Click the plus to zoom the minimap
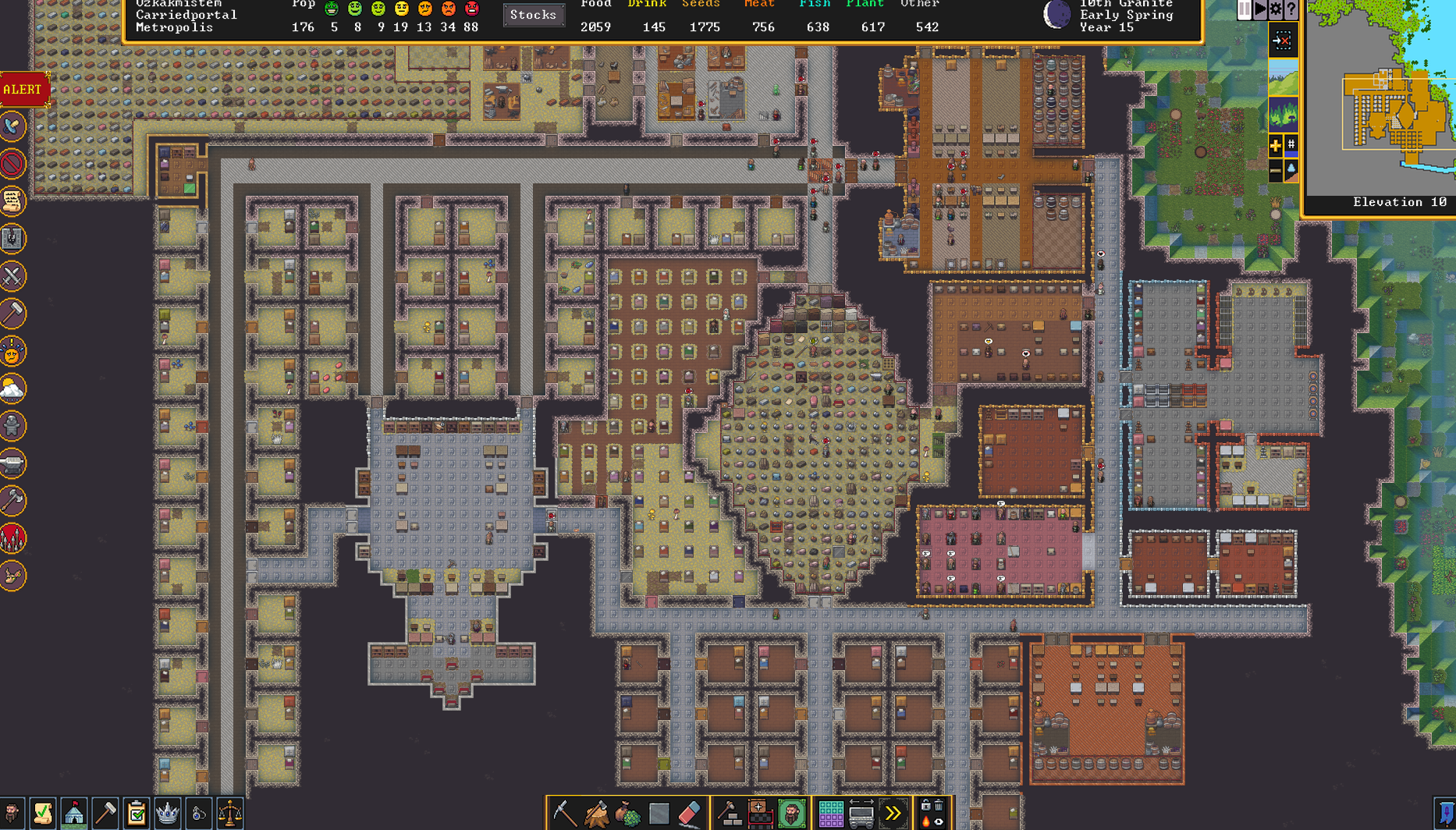 click(x=1276, y=145)
